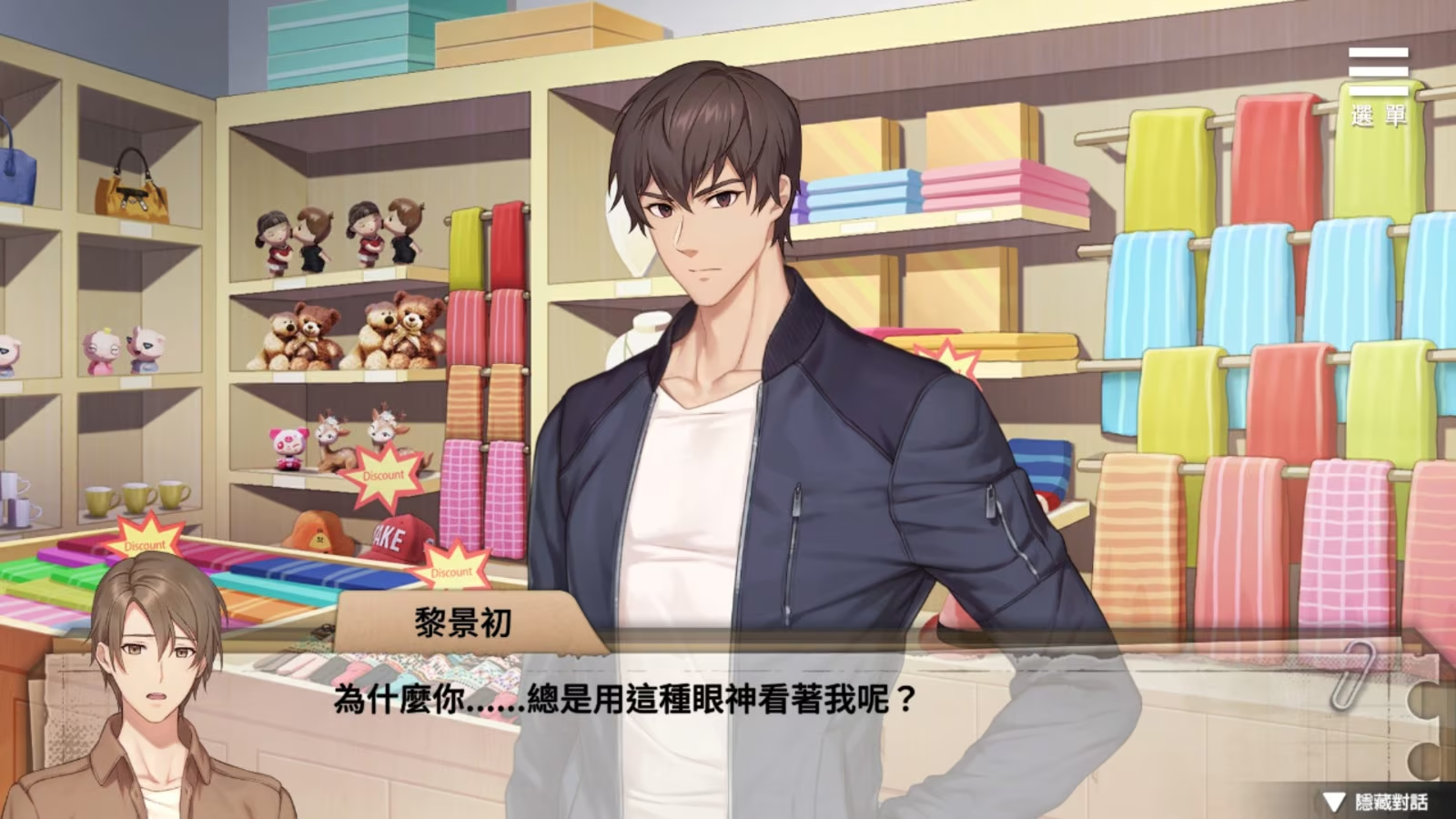This screenshot has width=1456, height=819.
Task: Click the Discount sticker beside the teddy bears
Action: [x=383, y=474]
